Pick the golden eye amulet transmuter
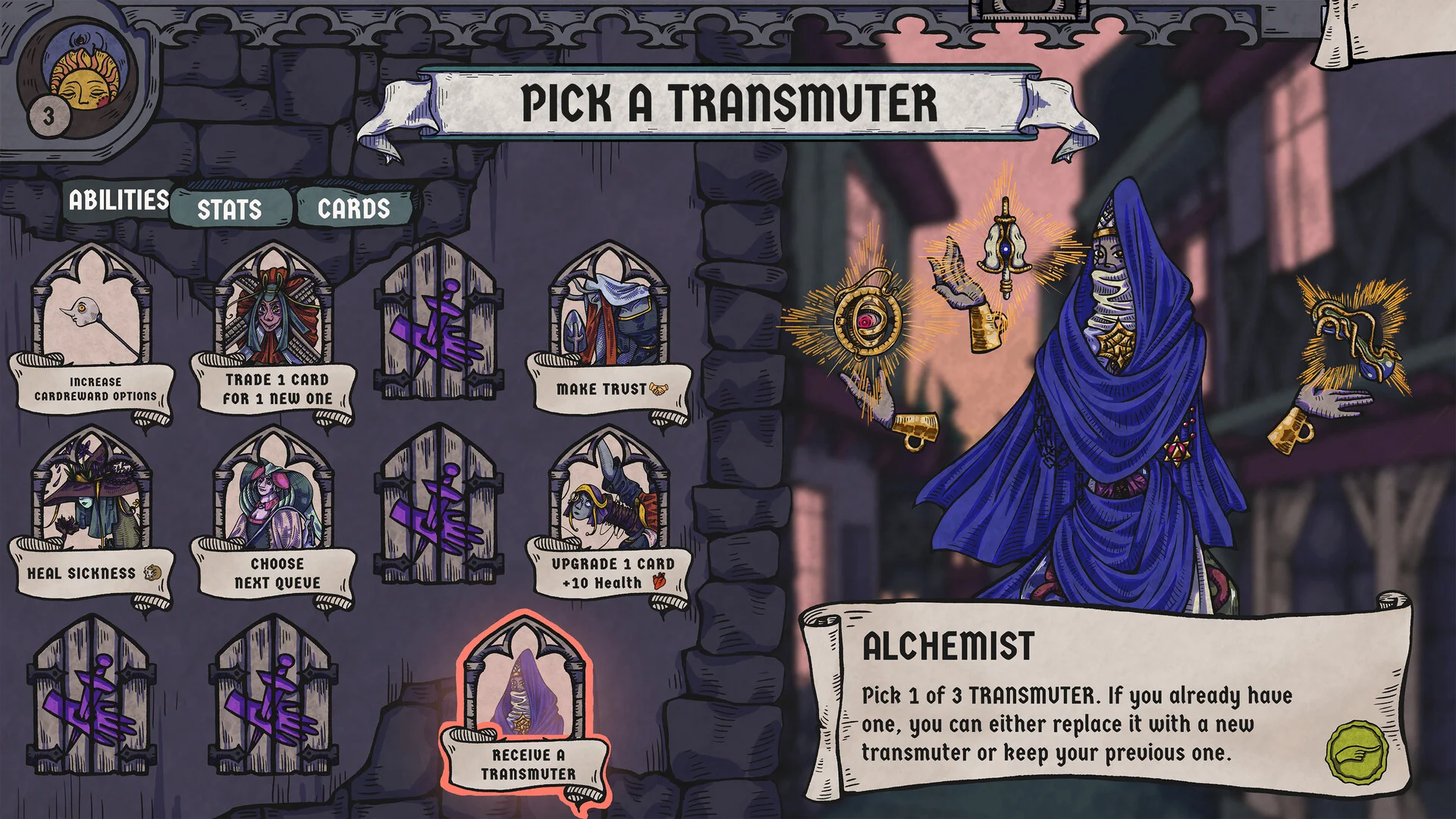 coord(864,322)
